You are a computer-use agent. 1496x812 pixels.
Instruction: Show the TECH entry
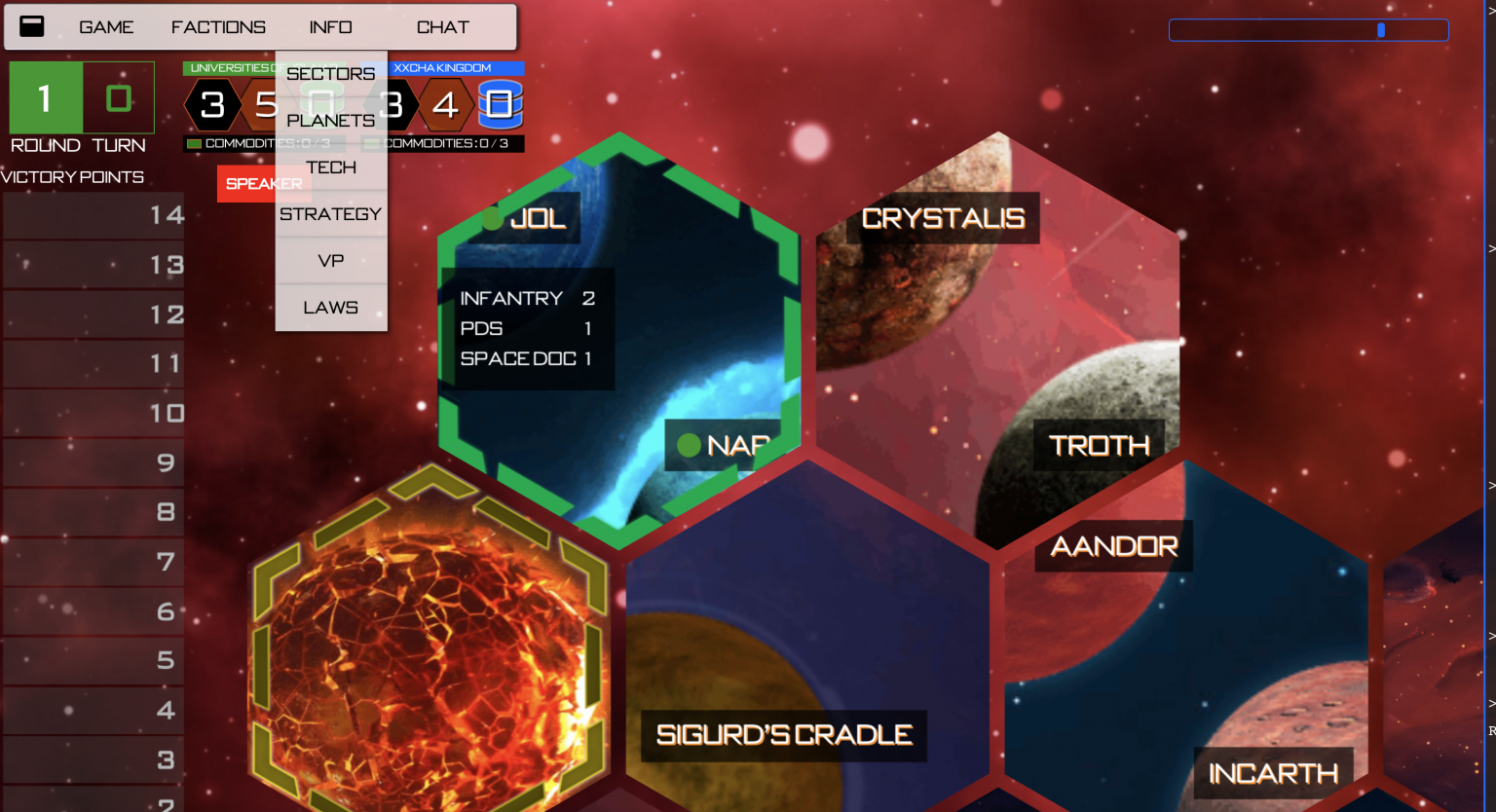pyautogui.click(x=331, y=167)
